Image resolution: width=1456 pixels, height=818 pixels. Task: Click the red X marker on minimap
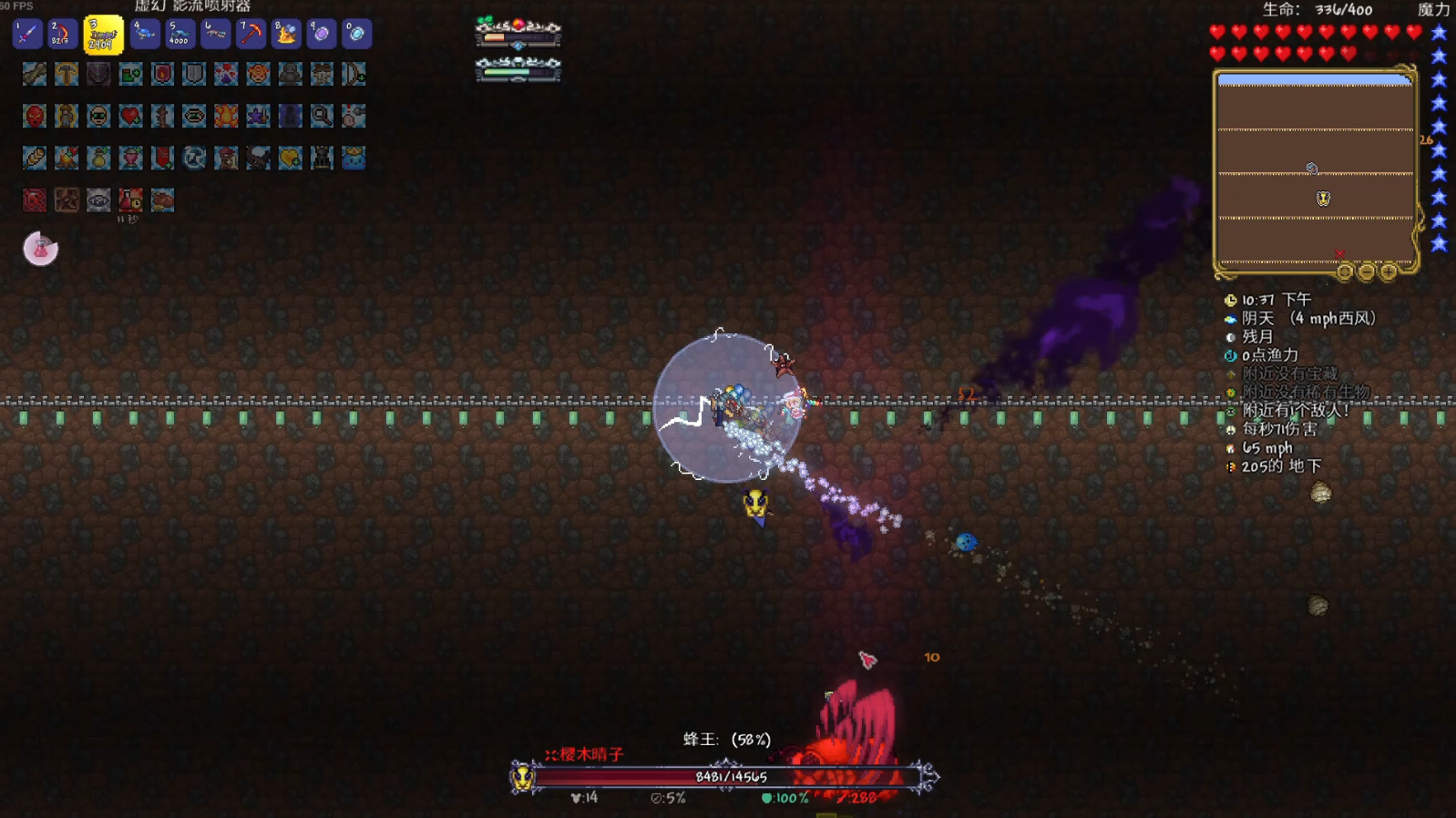tap(1339, 254)
